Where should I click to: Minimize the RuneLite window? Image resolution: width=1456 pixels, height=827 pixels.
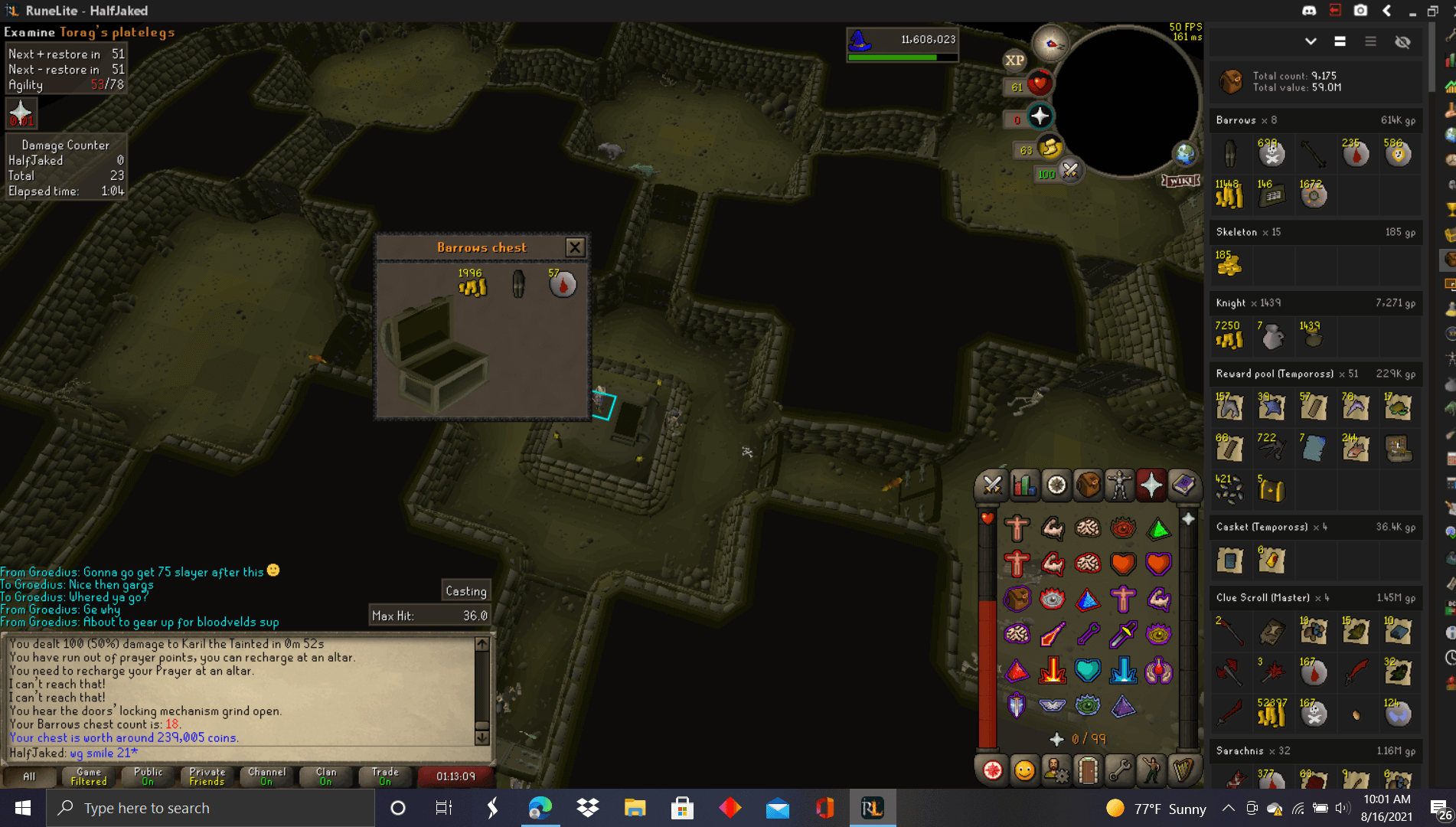(1412, 11)
